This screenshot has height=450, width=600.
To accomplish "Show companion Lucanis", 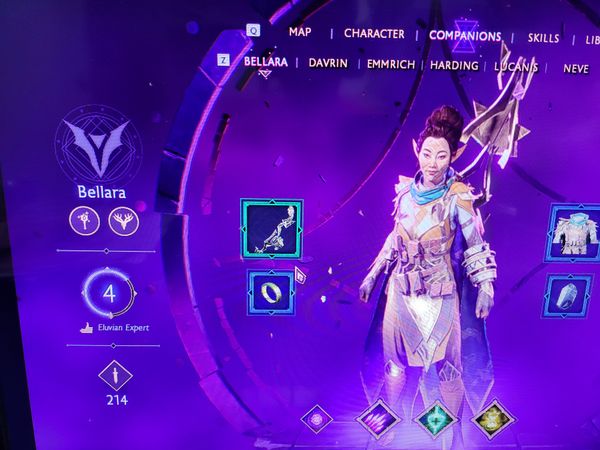I will [x=516, y=66].
